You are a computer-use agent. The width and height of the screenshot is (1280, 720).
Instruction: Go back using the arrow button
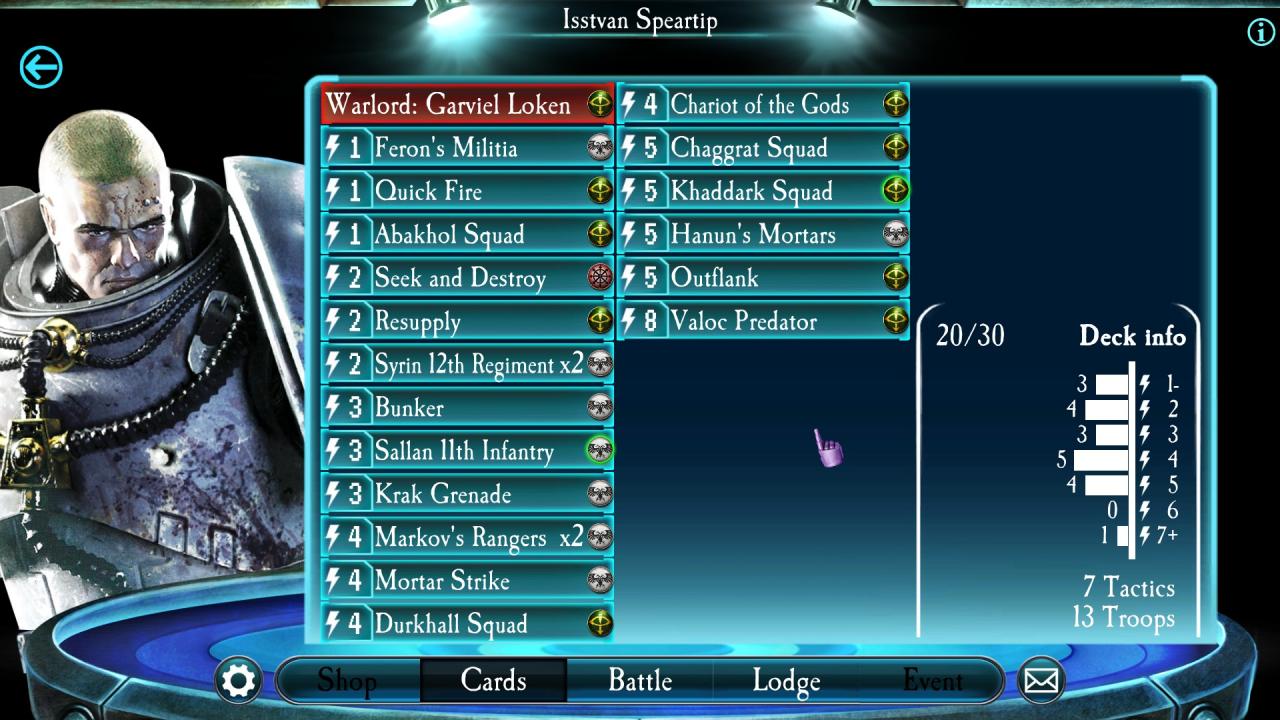[x=41, y=68]
